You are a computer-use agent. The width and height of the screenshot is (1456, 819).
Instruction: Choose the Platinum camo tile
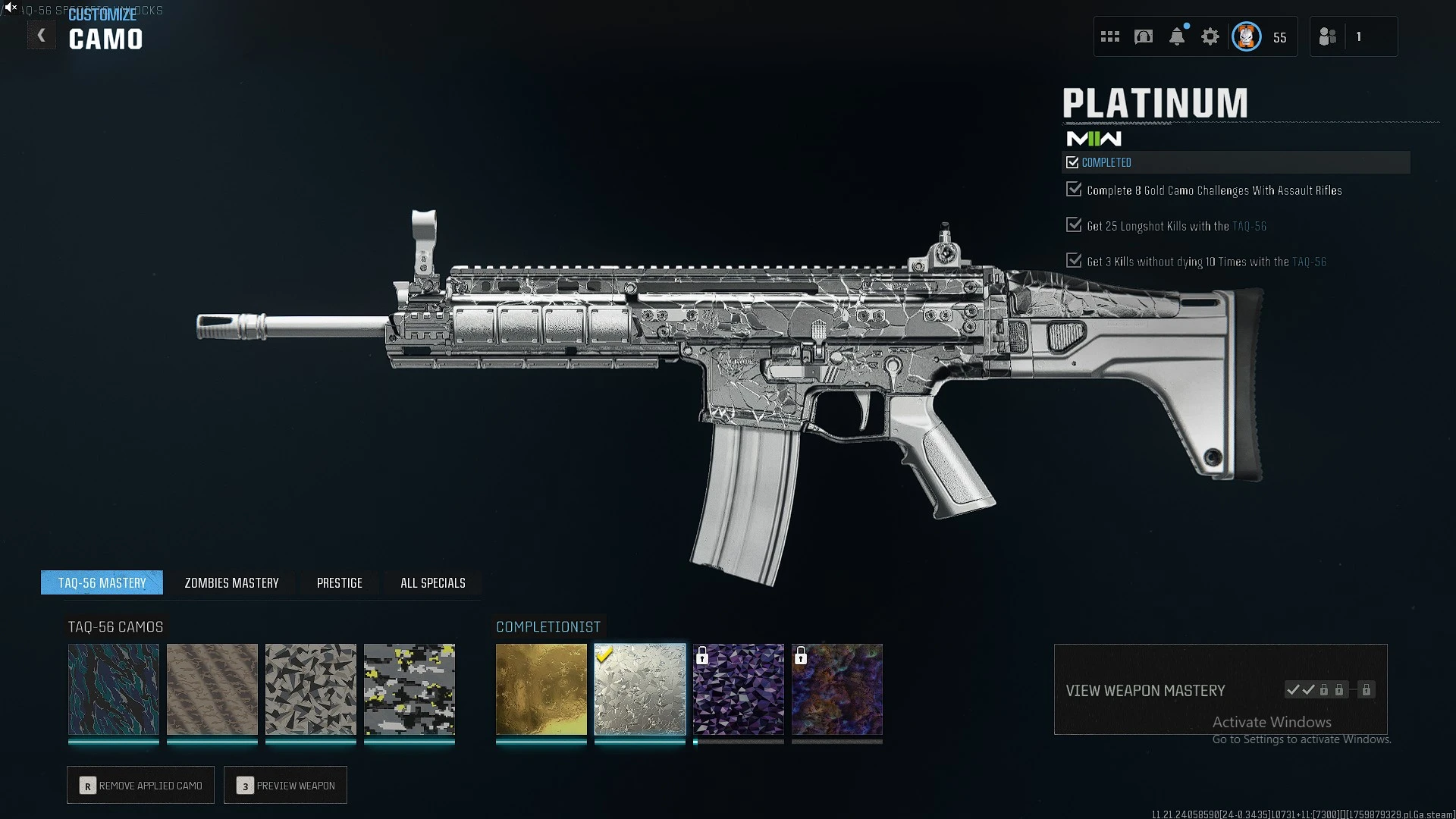pos(640,689)
